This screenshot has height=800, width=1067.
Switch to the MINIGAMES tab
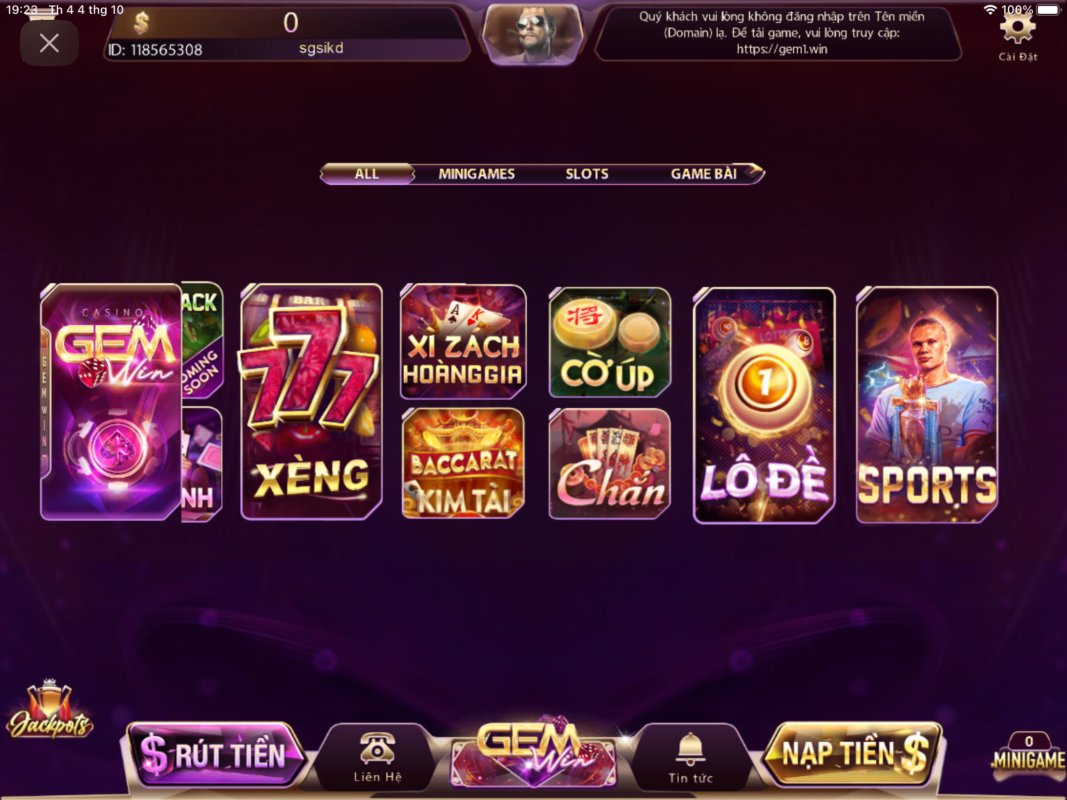click(476, 174)
